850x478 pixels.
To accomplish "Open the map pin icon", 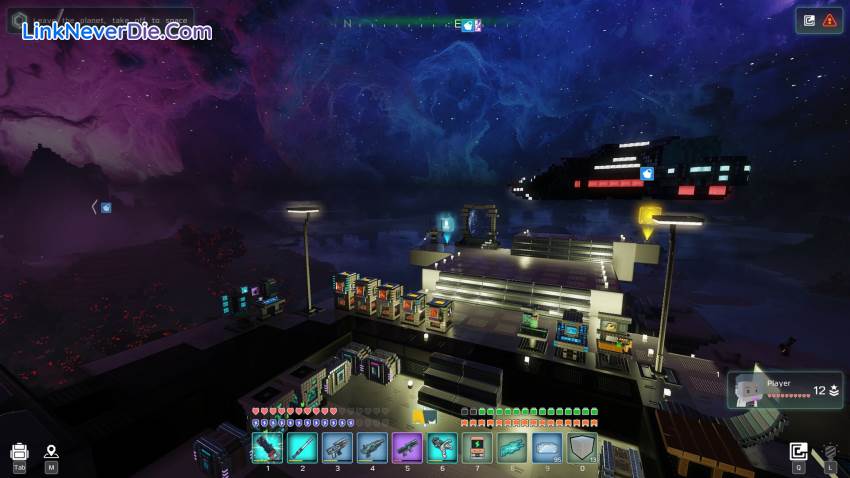I will (x=51, y=452).
